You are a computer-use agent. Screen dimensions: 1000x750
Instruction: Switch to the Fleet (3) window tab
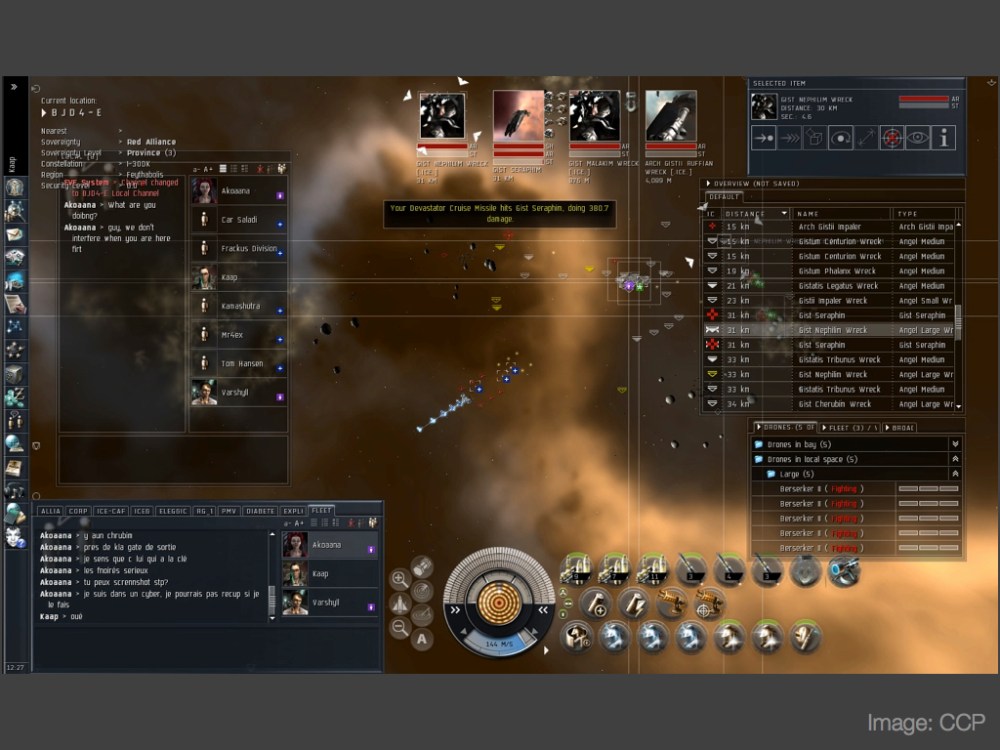[x=847, y=428]
